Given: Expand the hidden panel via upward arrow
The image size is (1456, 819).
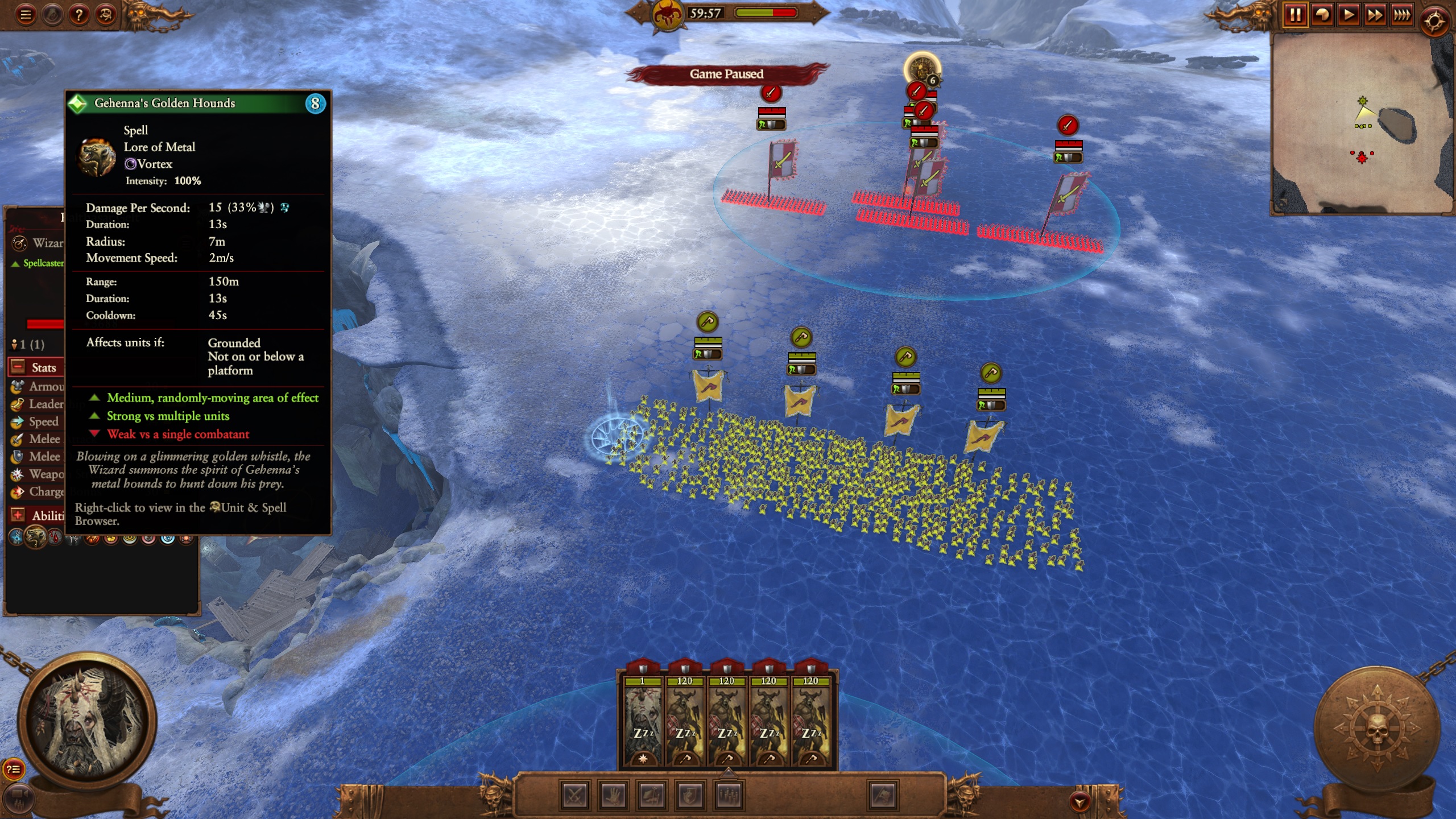Looking at the screenshot, I should (729, 775).
